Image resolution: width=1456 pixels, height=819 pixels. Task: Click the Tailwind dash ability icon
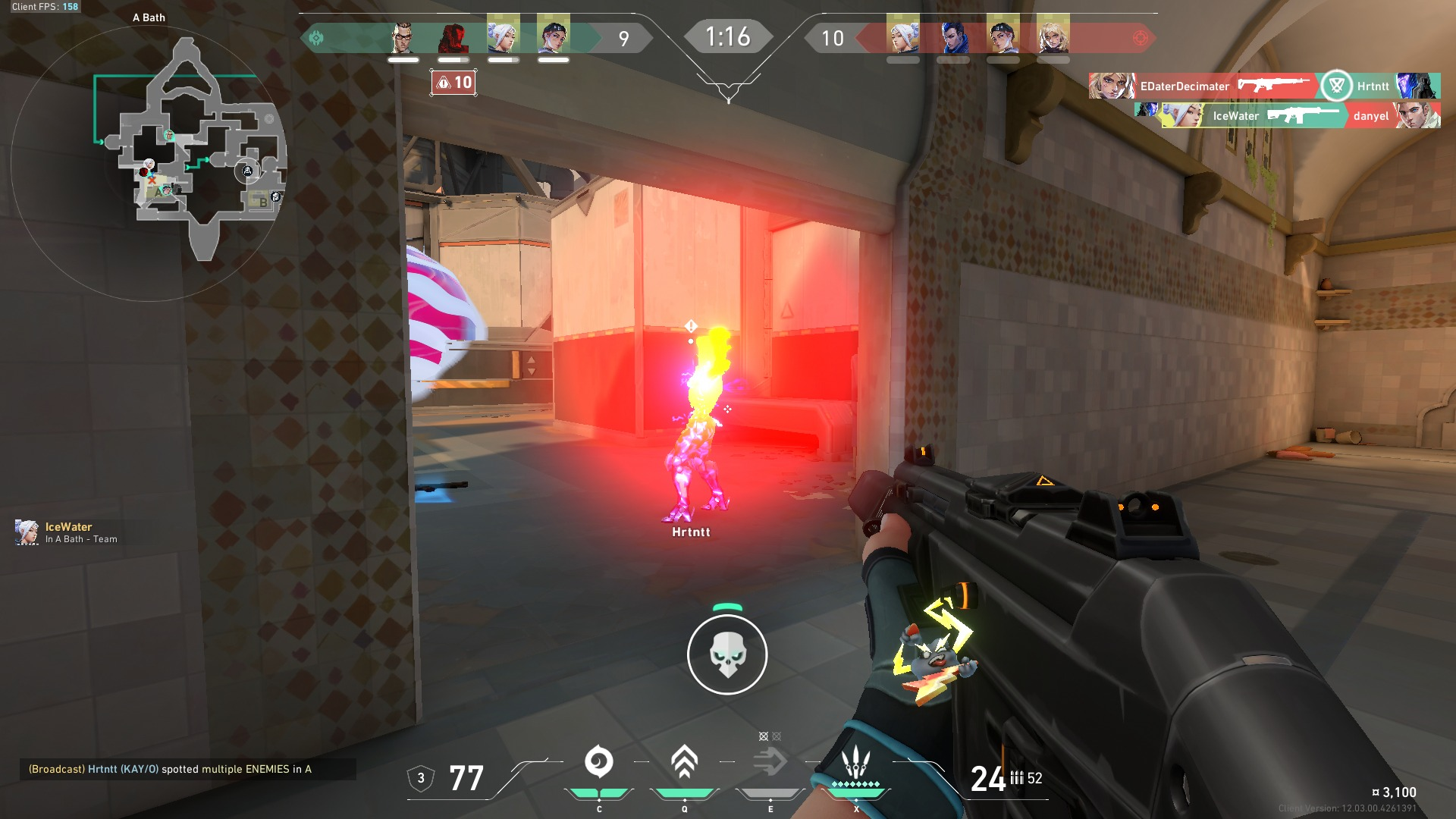pos(770,762)
